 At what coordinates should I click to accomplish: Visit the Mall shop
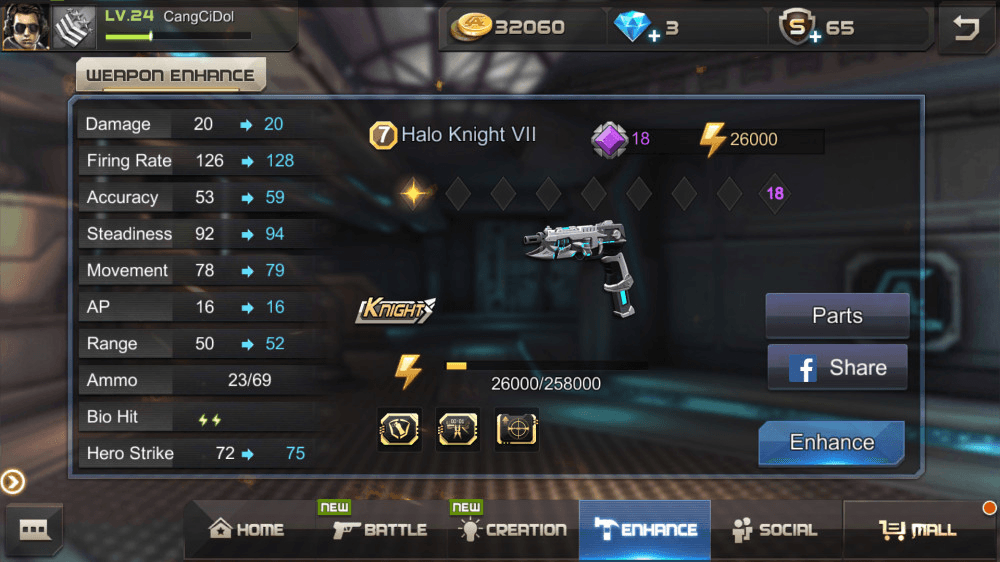click(918, 530)
